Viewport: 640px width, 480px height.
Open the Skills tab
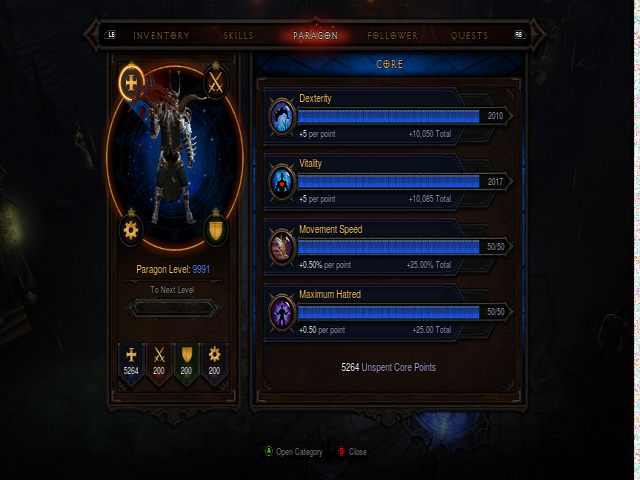click(238, 36)
